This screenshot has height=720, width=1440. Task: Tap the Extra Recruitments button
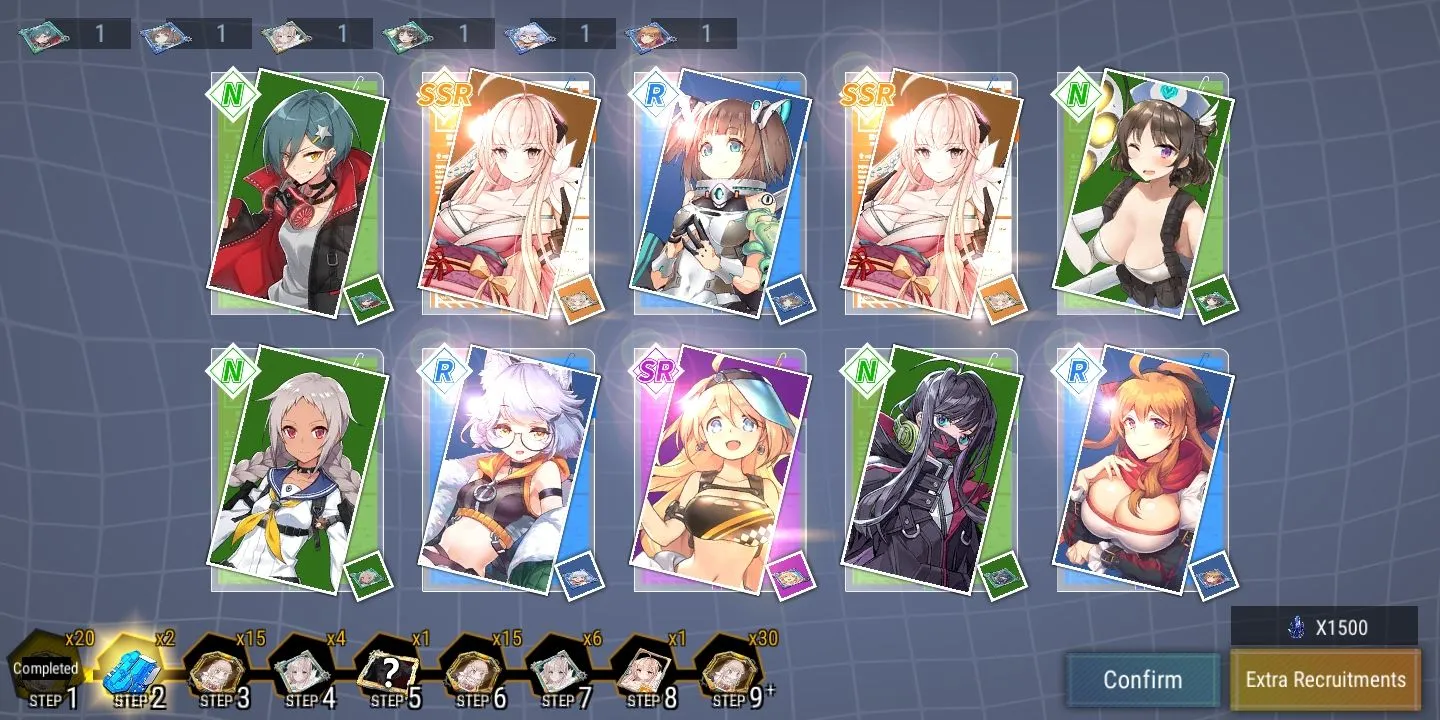pyautogui.click(x=1325, y=680)
